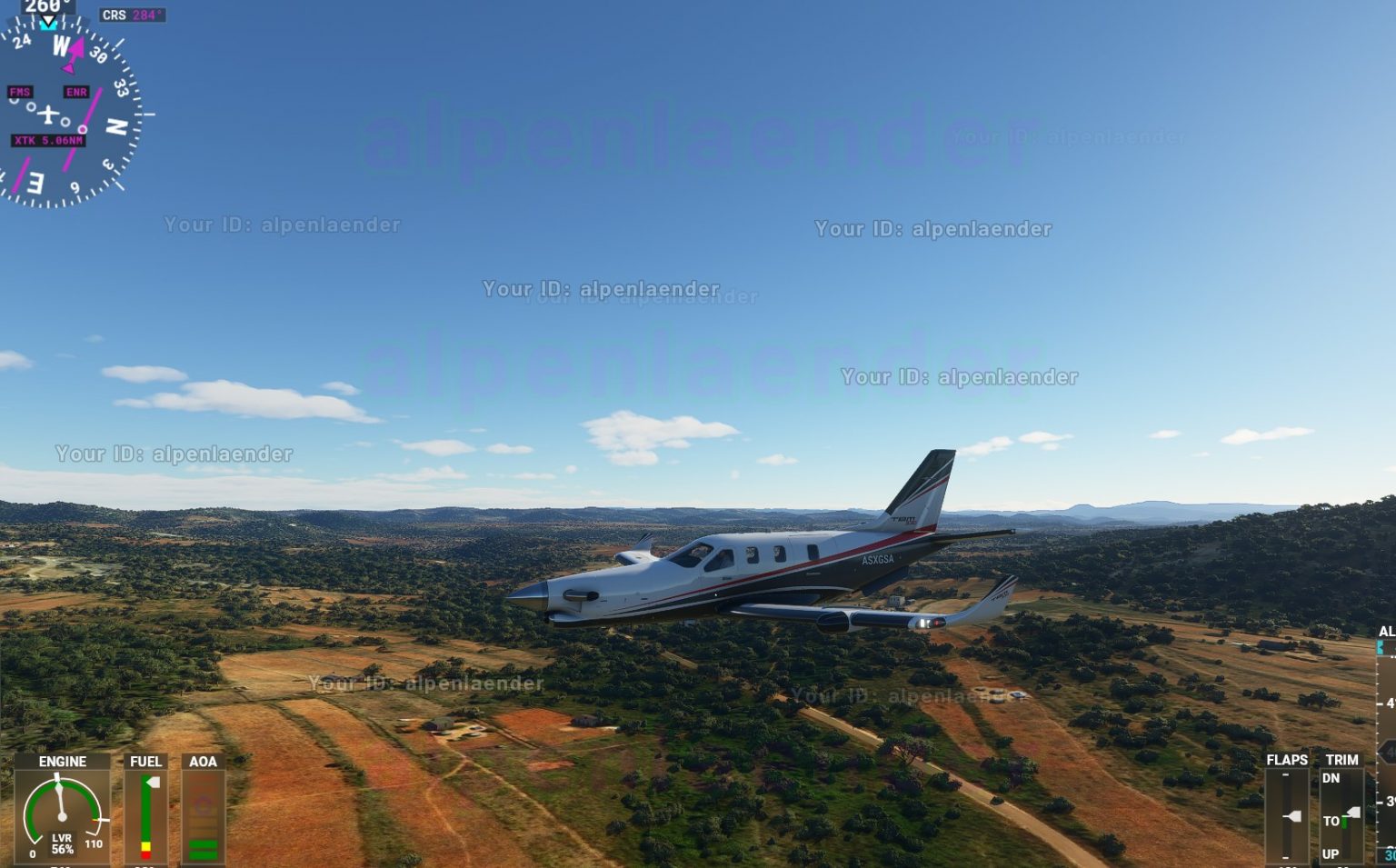
Task: Click the DN label on the trim scale
Action: (x=1331, y=778)
